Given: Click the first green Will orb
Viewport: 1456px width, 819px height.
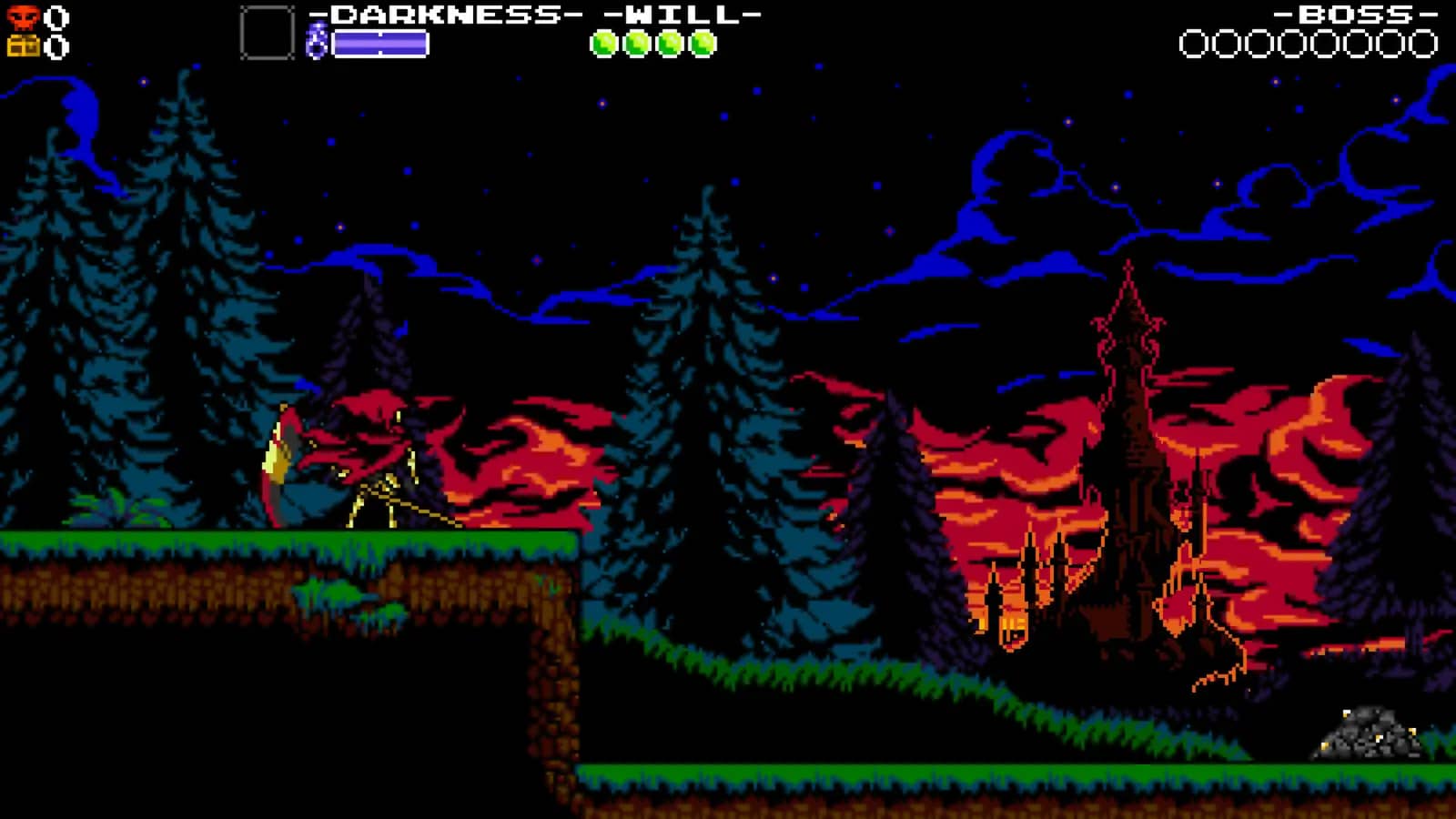Looking at the screenshot, I should coord(606,42).
